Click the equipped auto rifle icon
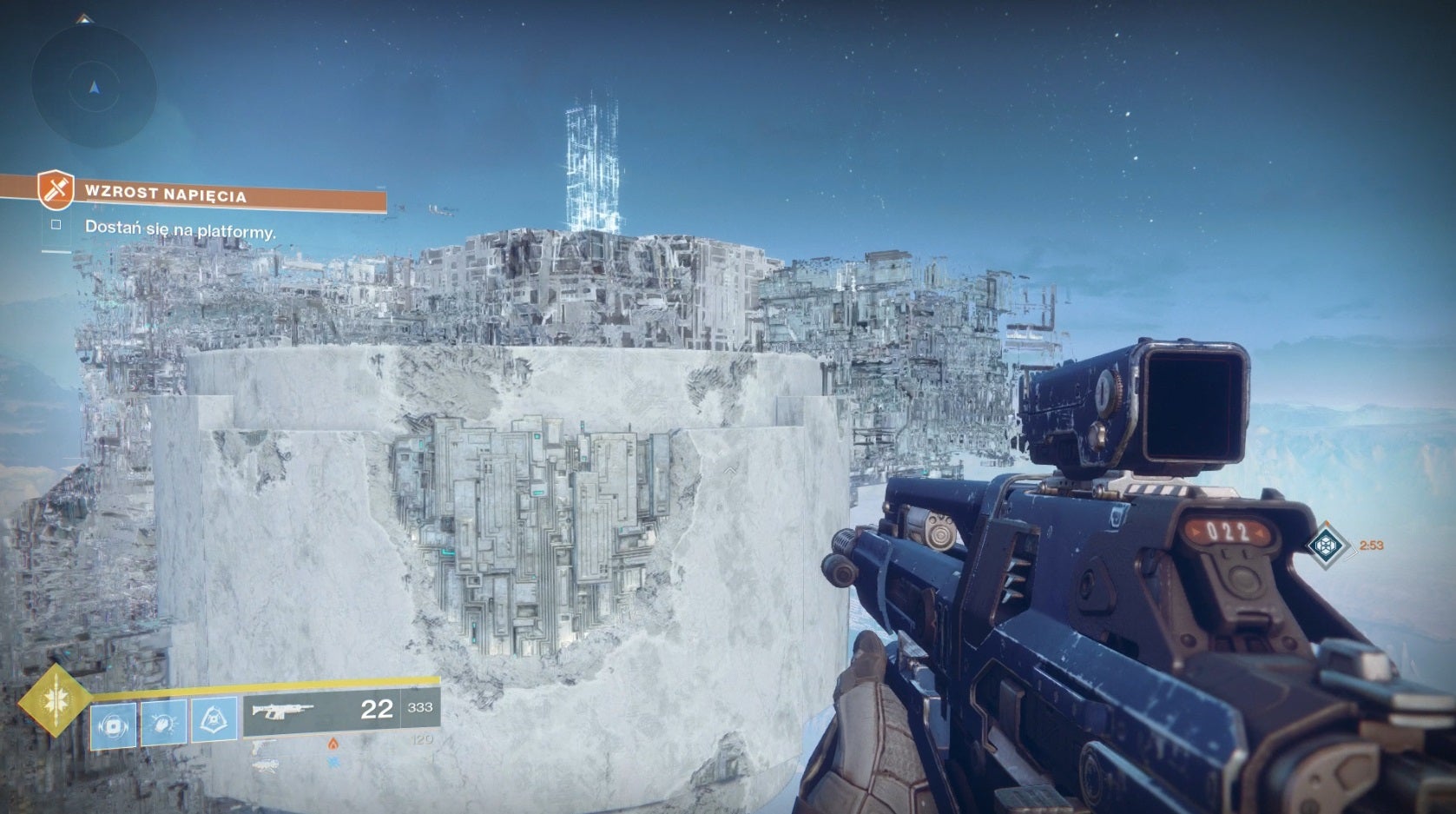Screen dimensions: 1456x814 [x=282, y=710]
